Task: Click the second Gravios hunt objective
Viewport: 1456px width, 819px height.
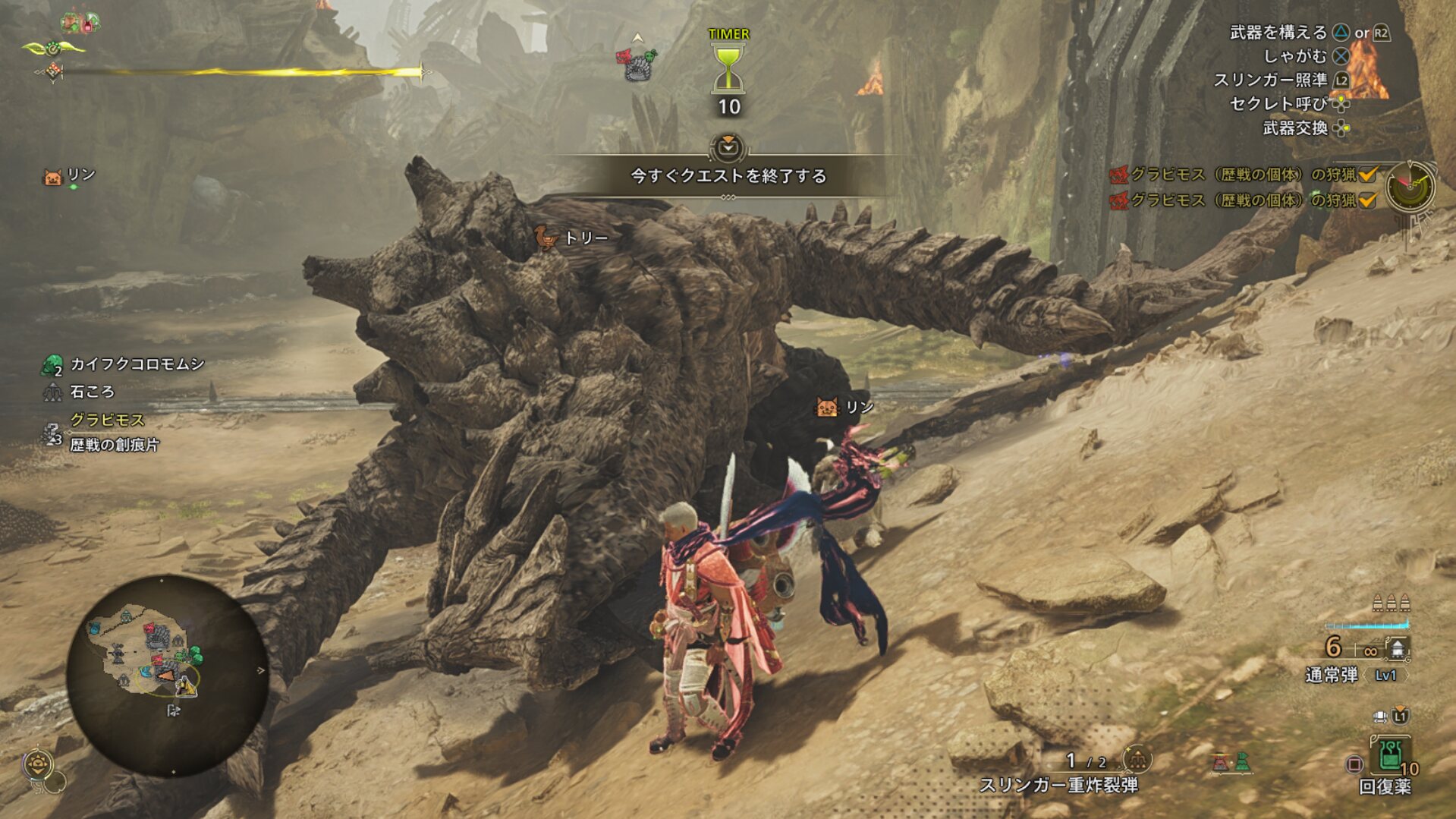Action: point(1243,200)
